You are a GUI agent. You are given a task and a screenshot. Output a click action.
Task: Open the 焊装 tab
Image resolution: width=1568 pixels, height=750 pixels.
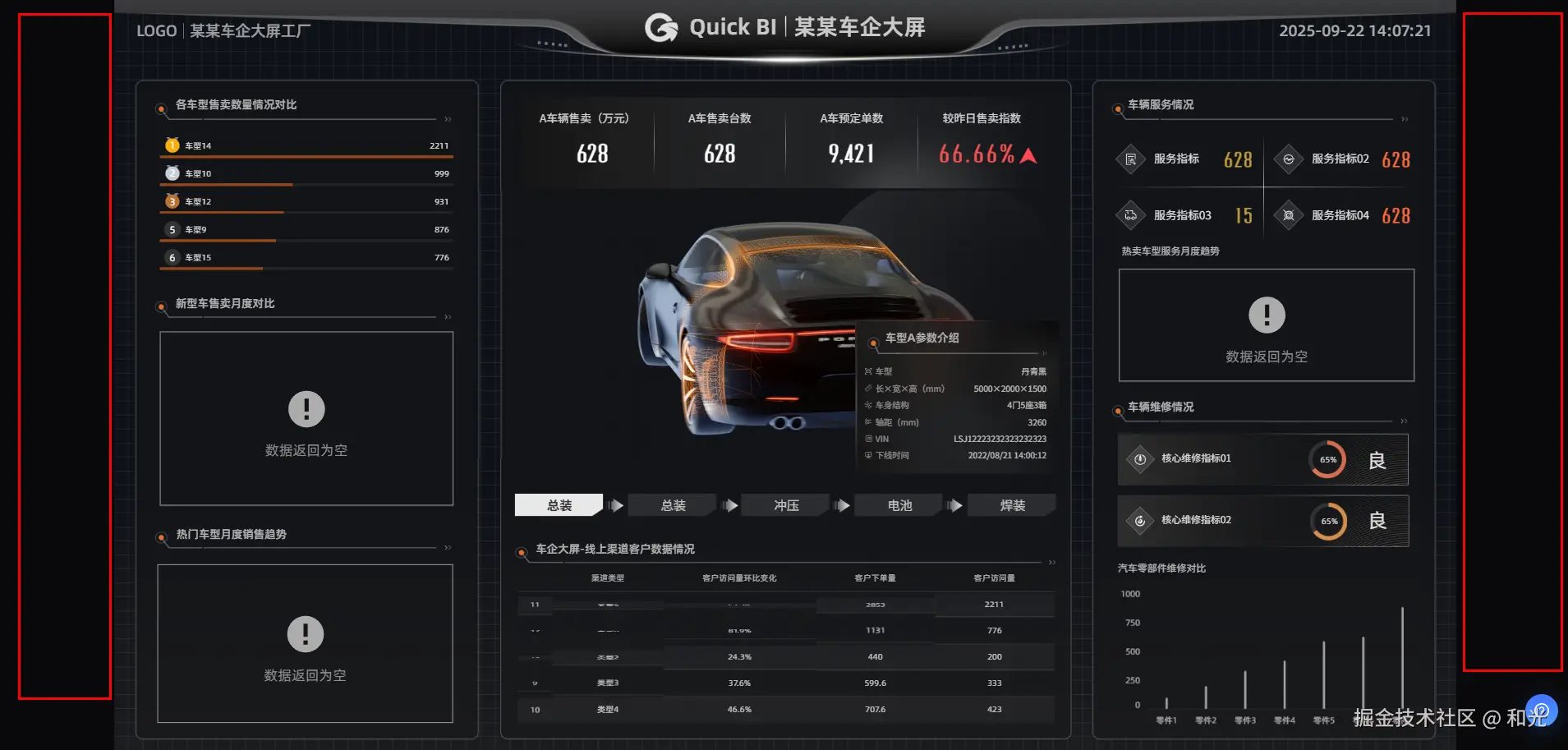point(1012,505)
